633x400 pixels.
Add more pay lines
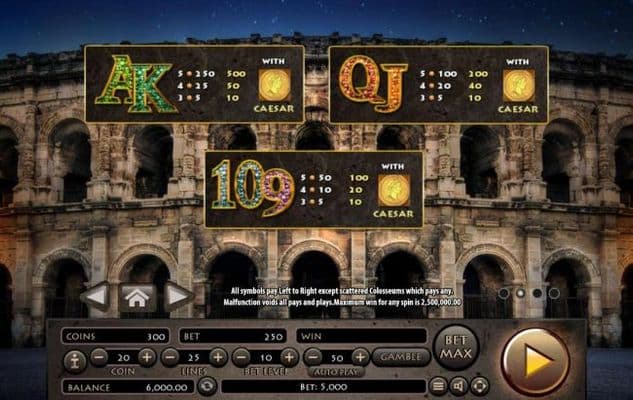click(217, 357)
